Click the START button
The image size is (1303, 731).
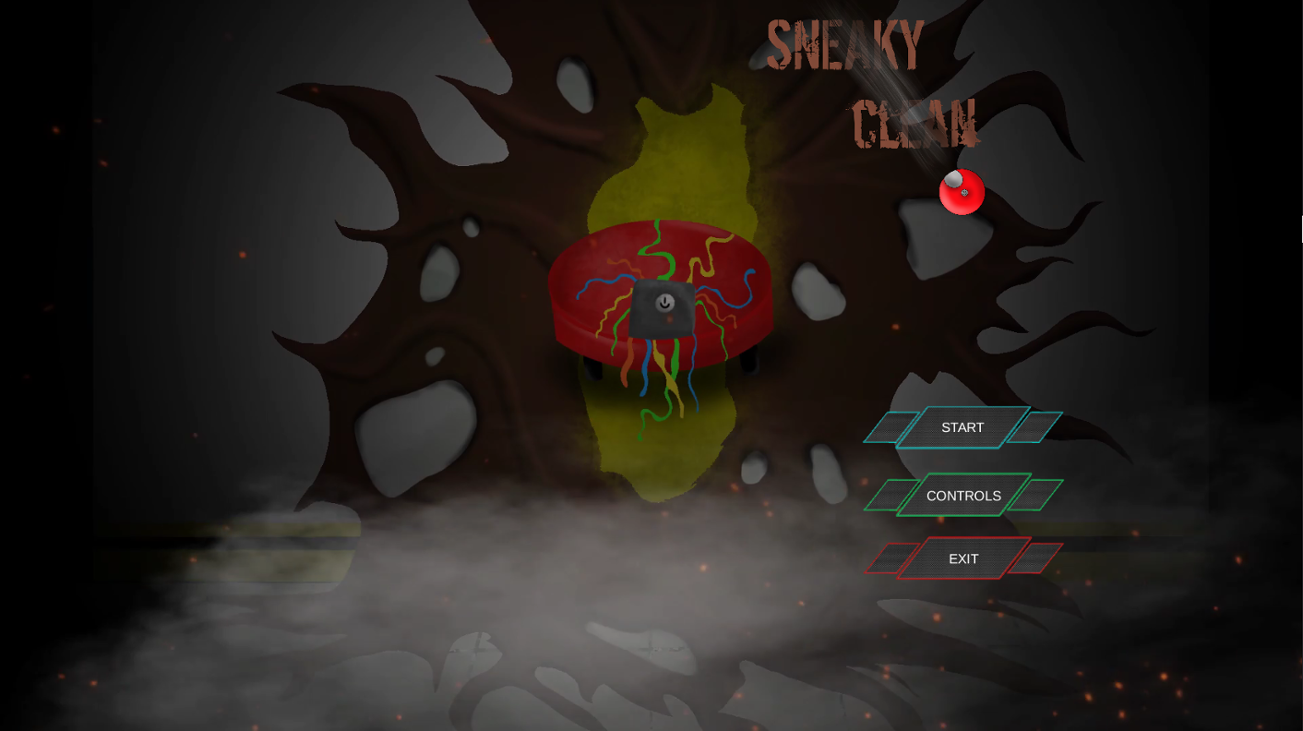[x=962, y=427]
